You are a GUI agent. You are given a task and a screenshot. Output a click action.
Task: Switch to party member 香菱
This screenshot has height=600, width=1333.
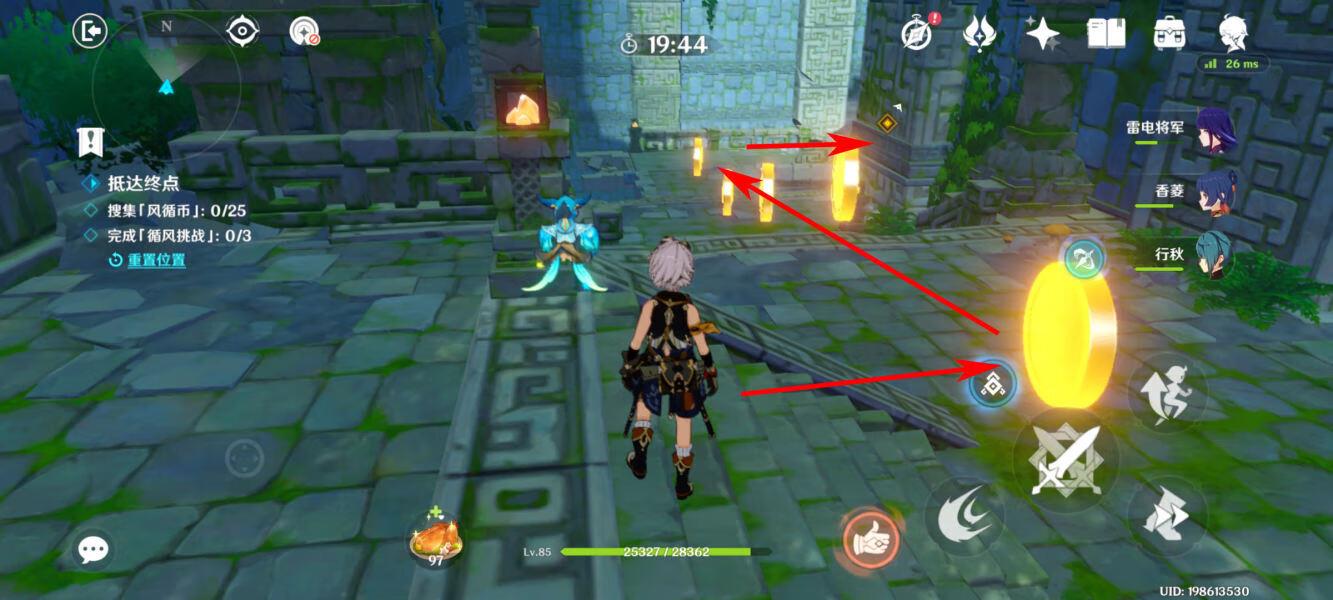(x=1214, y=193)
